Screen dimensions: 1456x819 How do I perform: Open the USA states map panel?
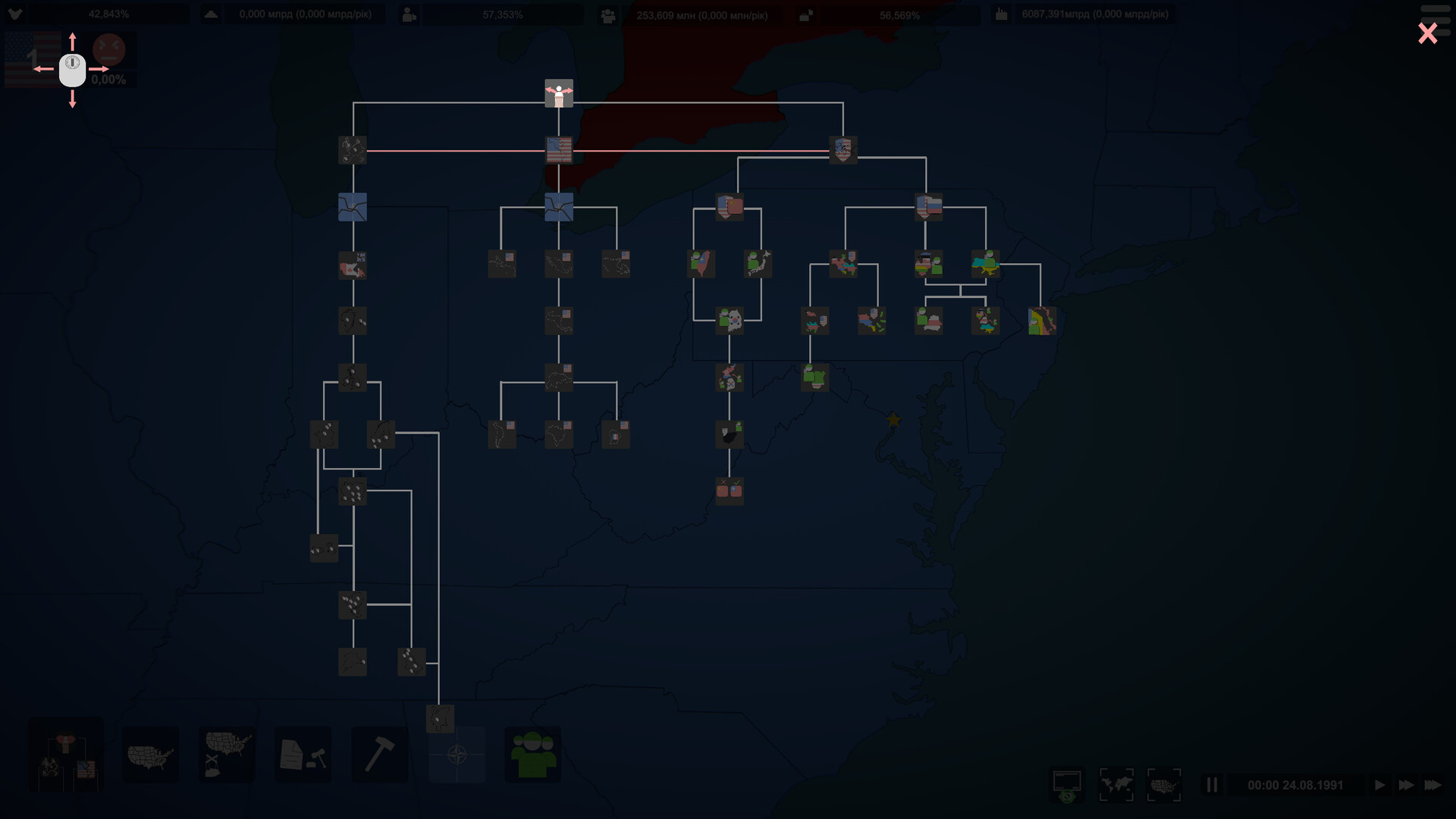150,755
